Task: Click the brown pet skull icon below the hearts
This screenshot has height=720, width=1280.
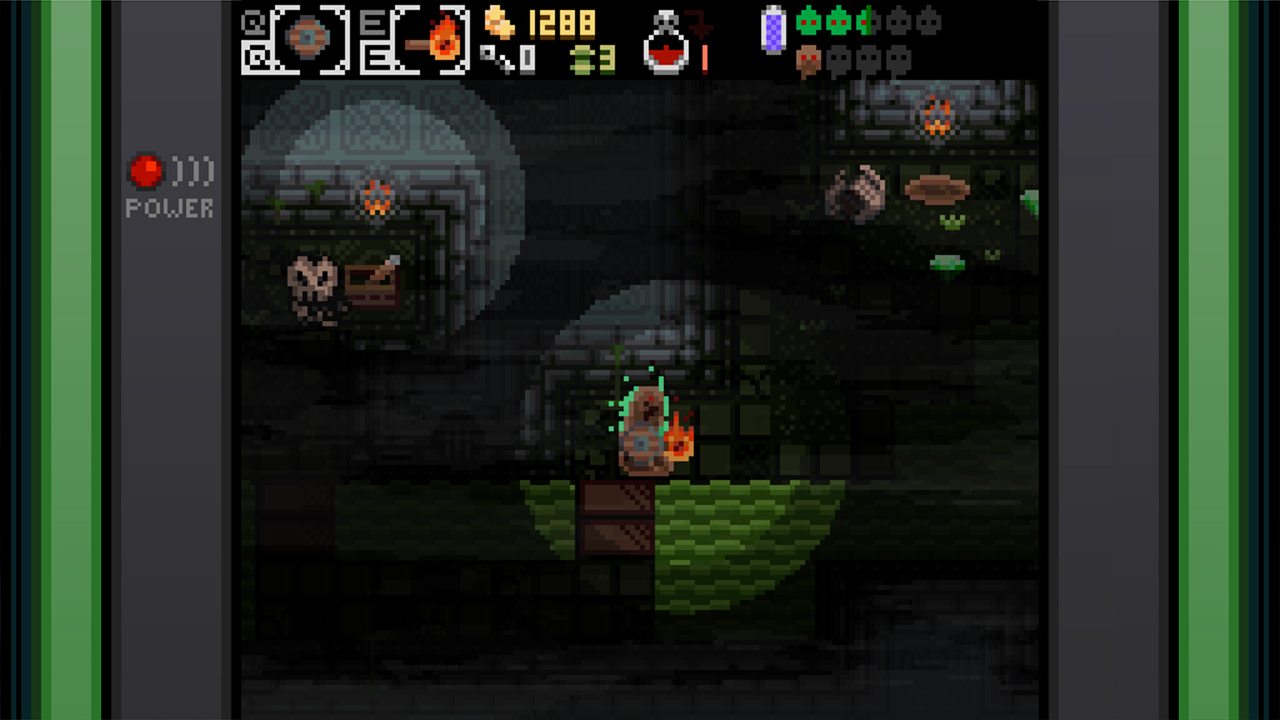Action: click(810, 60)
